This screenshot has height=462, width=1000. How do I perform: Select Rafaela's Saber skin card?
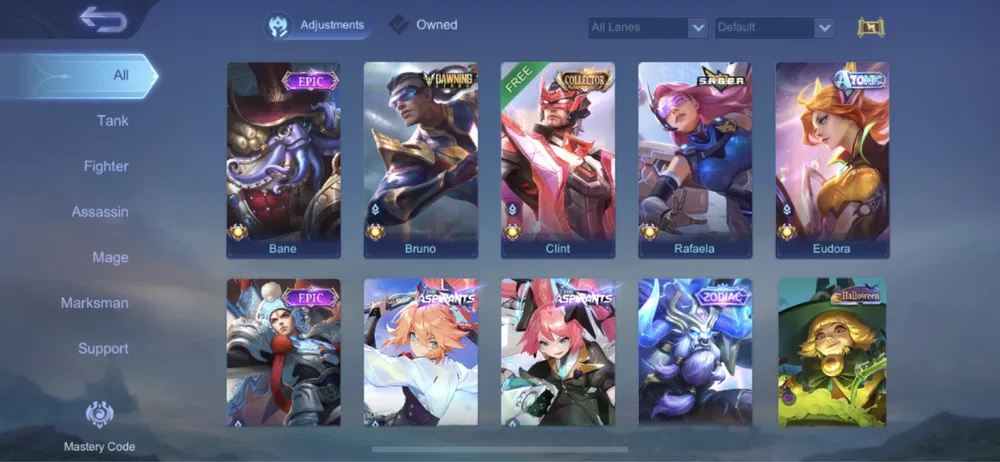(695, 160)
